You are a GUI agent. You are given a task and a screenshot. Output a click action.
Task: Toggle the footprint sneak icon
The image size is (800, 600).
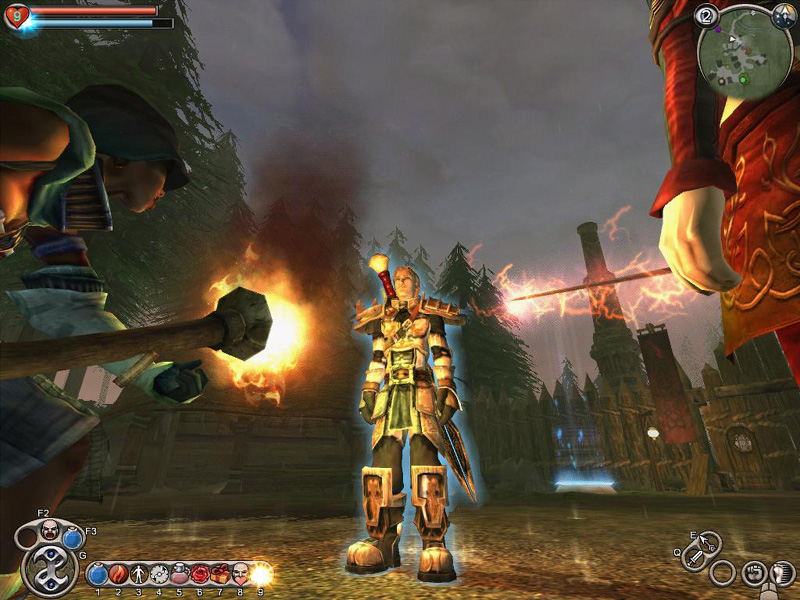pos(783,574)
